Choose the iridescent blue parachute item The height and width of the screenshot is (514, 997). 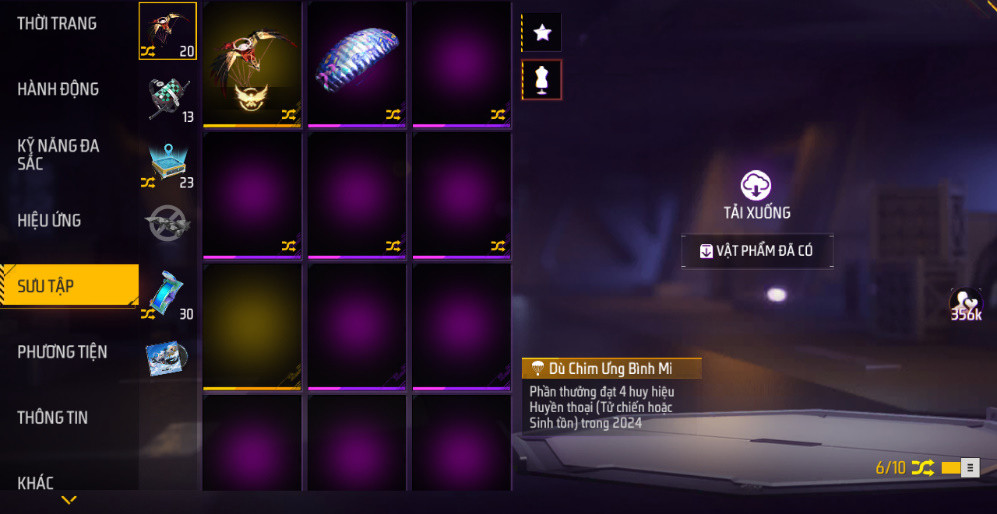(357, 64)
